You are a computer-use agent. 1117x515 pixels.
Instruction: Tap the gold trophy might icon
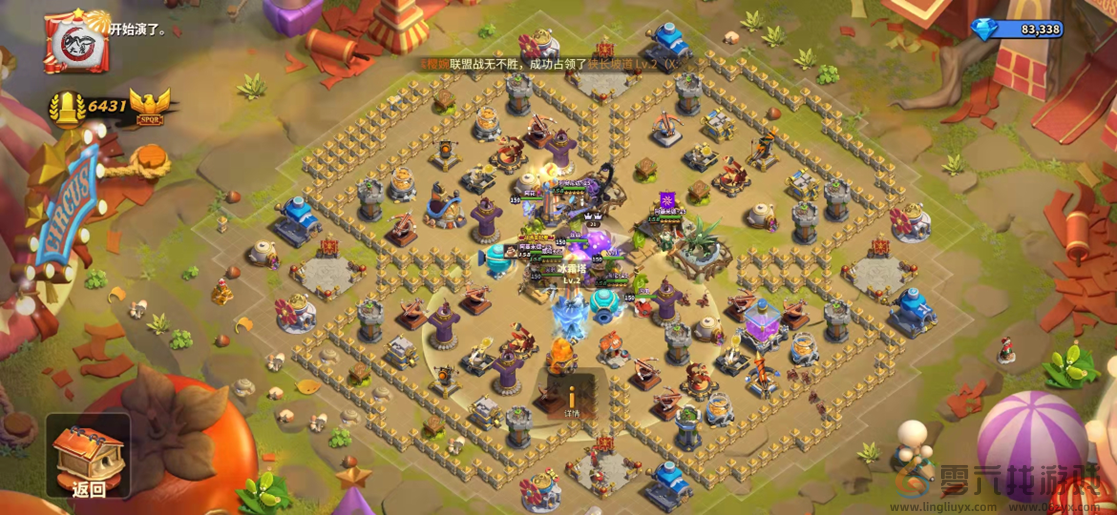coord(67,106)
